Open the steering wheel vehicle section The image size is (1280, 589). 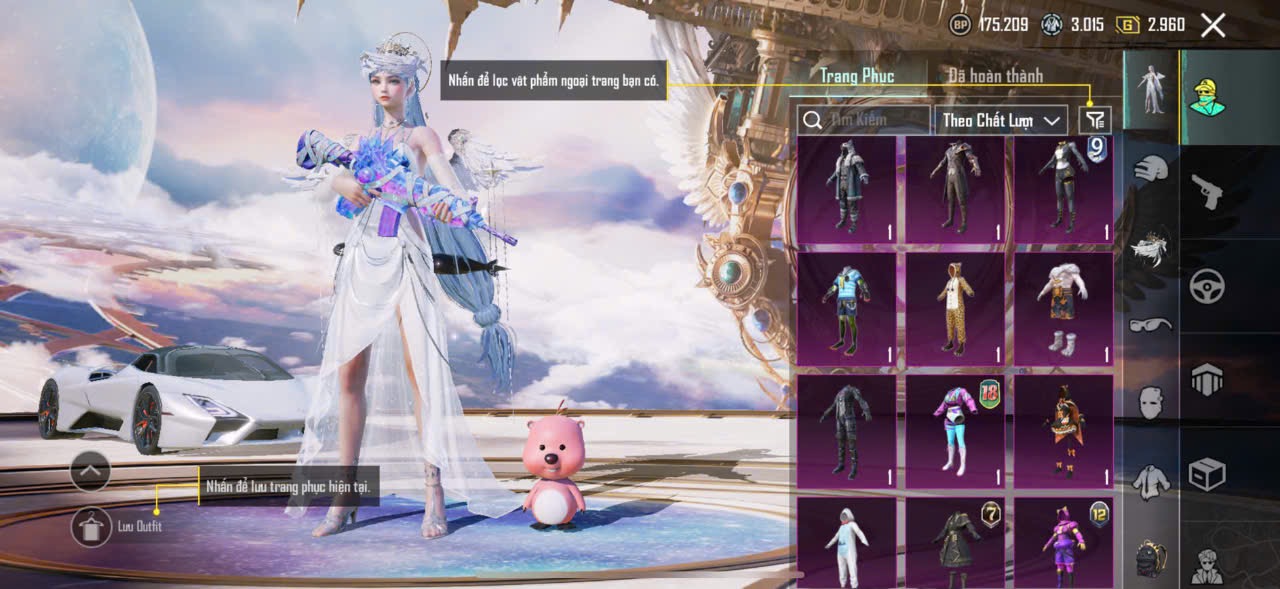pos(1207,287)
